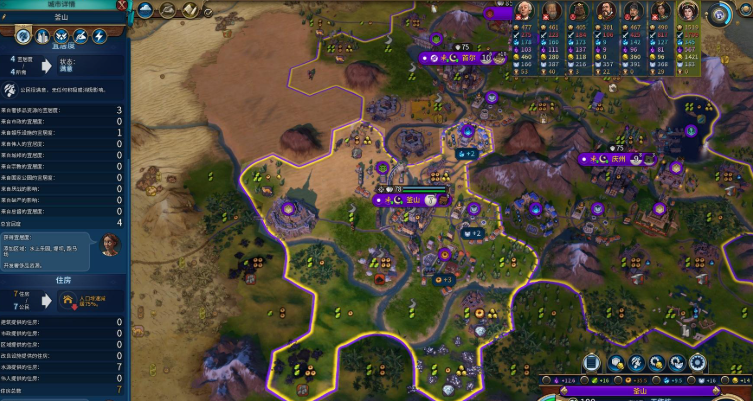Click the 庆州 city banner

[x=617, y=158]
